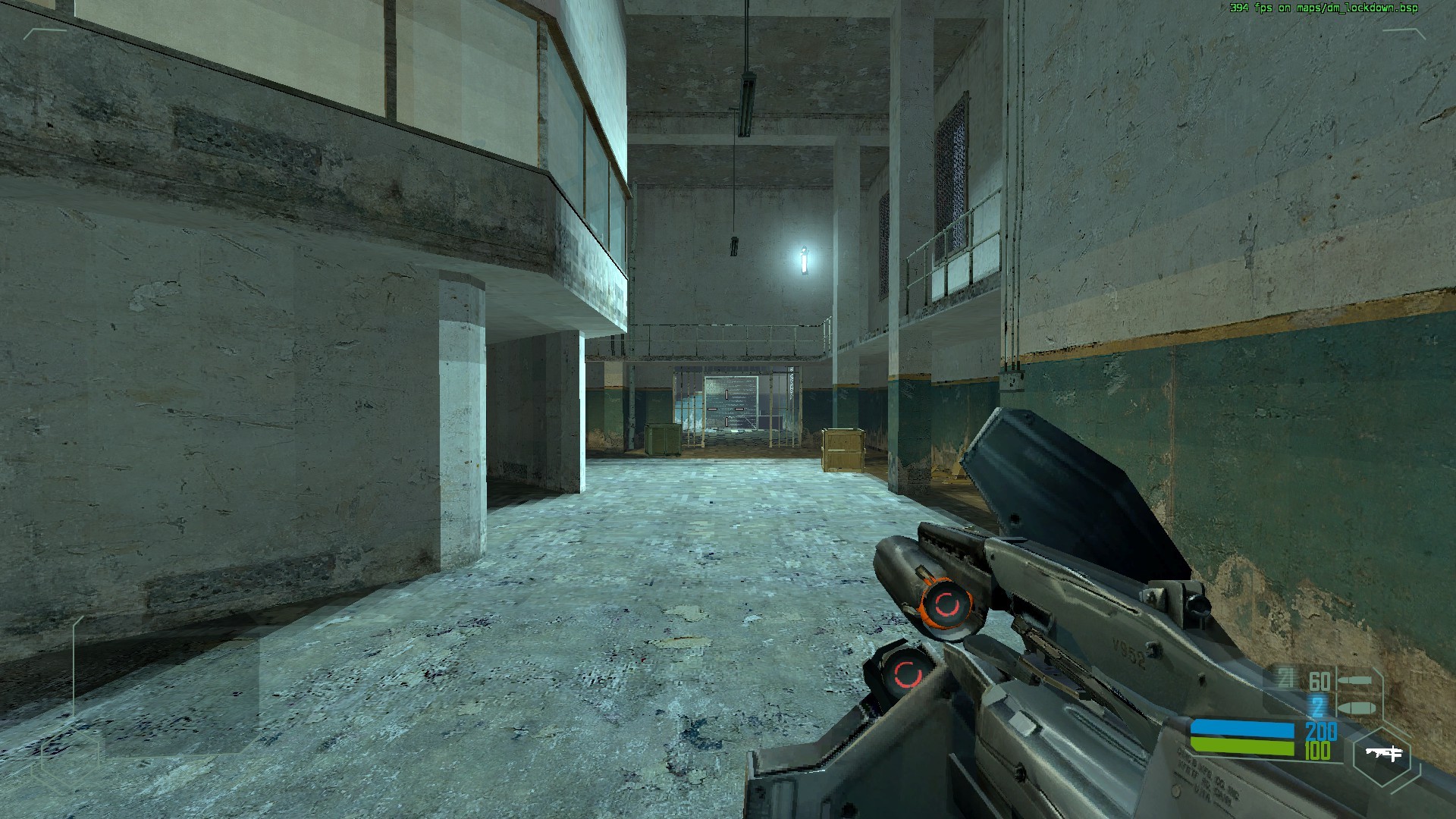Click the crosshair in the screen center

(x=728, y=409)
